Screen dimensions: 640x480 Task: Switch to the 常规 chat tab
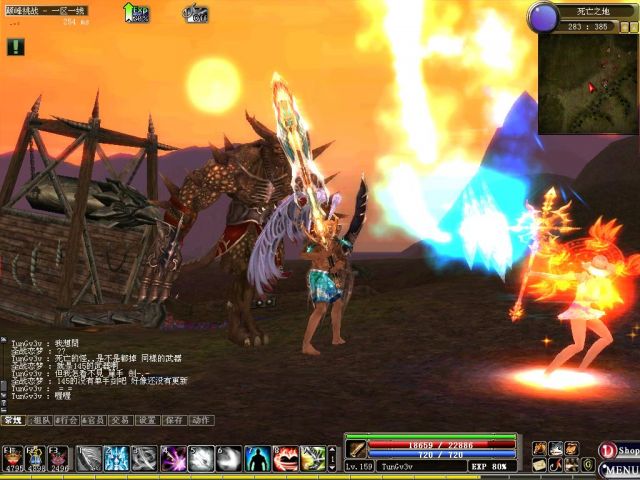13,421
